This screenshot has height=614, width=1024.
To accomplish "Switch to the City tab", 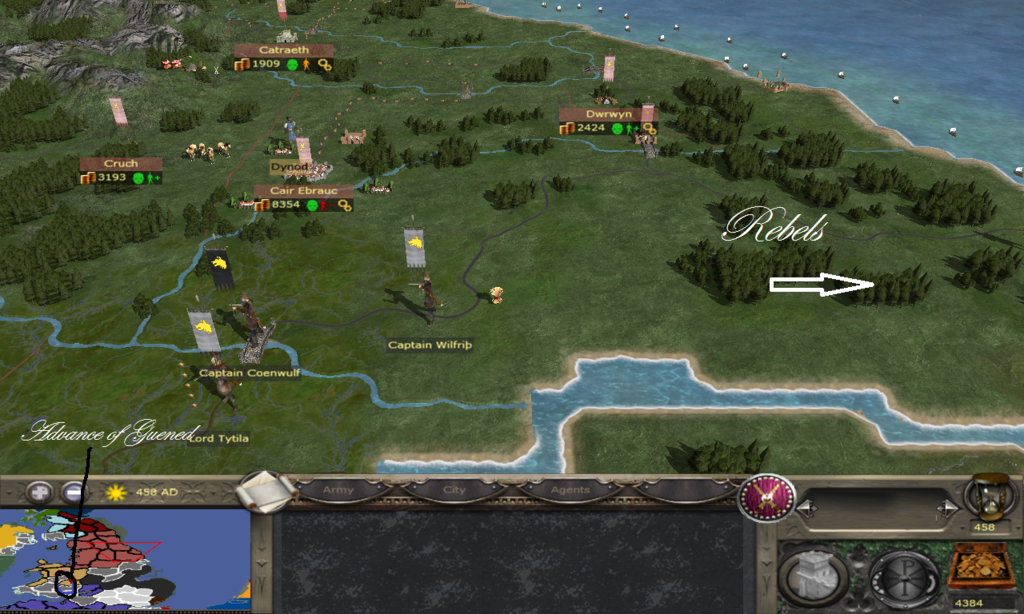I will click(454, 491).
